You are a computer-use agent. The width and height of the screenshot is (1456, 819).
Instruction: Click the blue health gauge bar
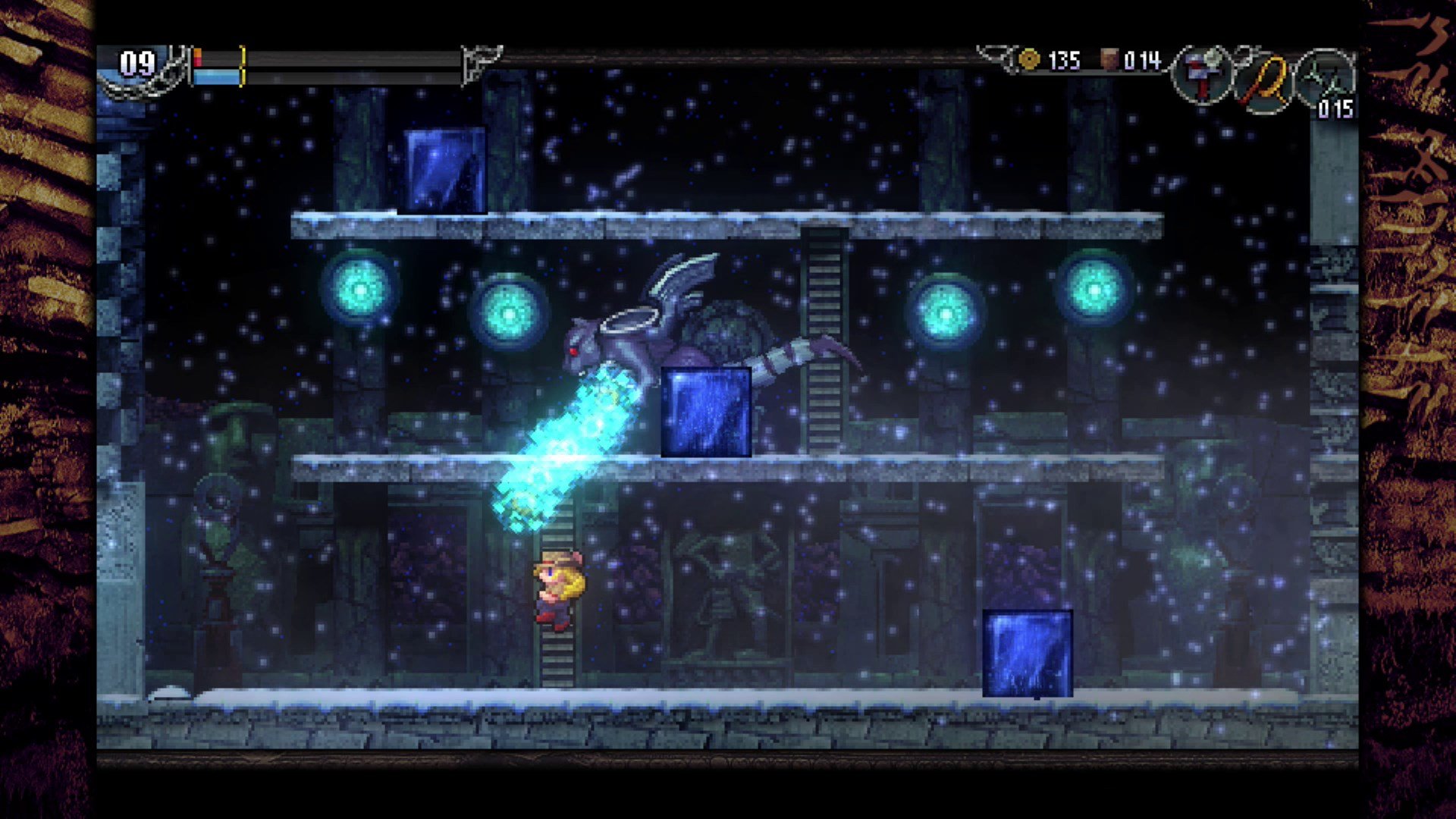pos(216,76)
